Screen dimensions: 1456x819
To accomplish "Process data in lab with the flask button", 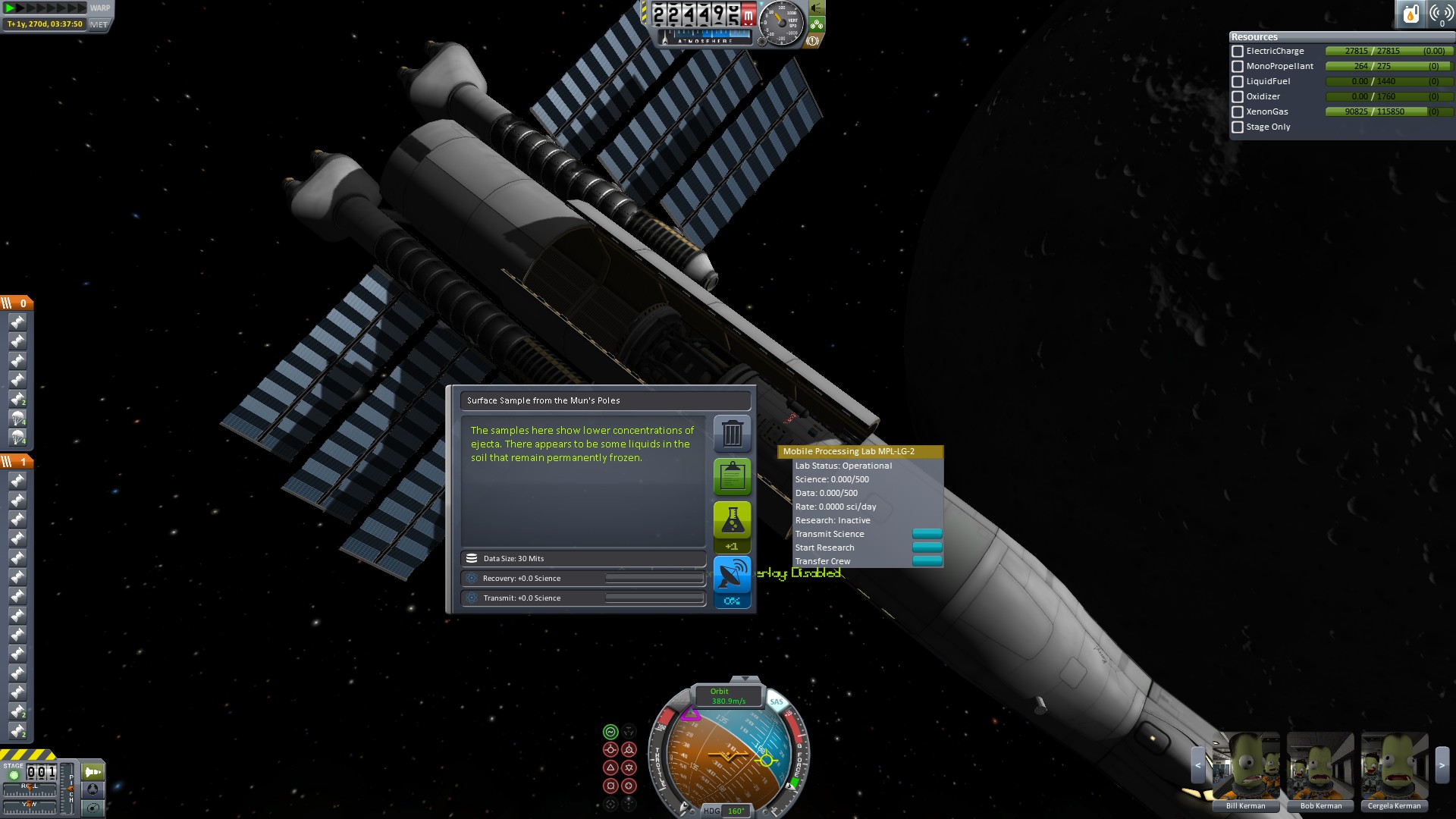I will click(732, 520).
